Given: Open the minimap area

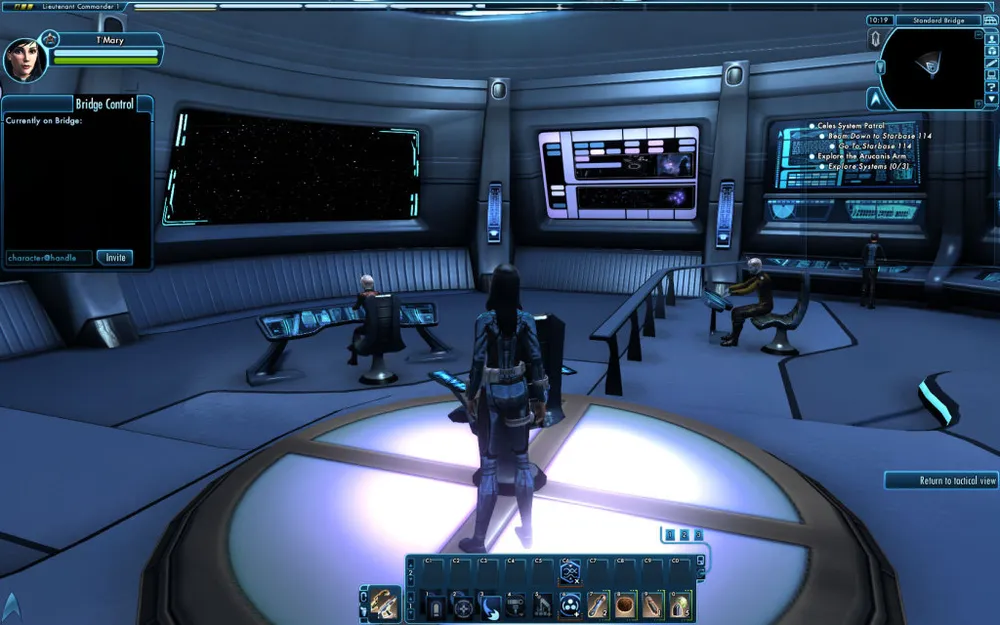Looking at the screenshot, I should click(x=933, y=67).
